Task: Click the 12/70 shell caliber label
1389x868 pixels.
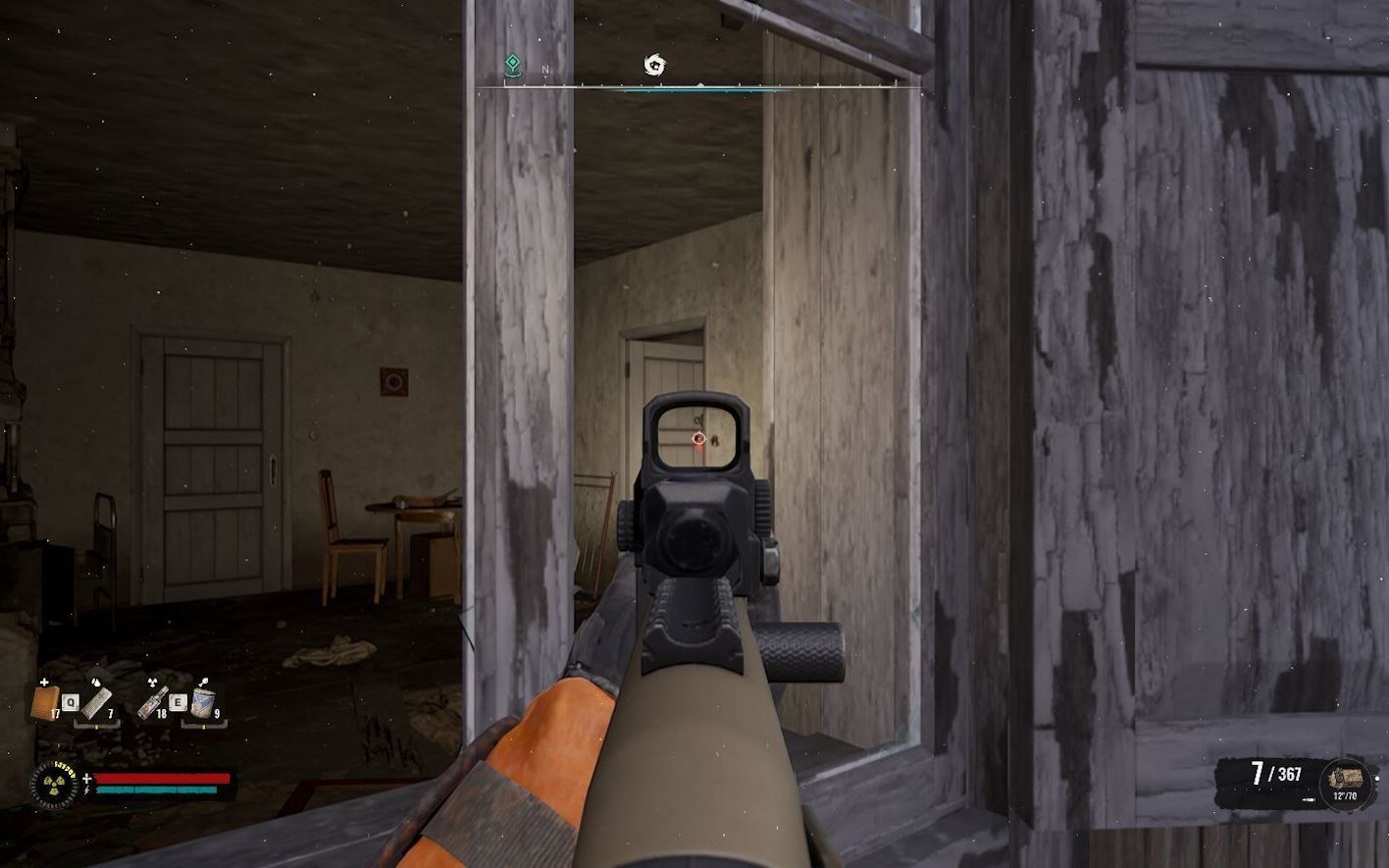Action: click(1346, 795)
